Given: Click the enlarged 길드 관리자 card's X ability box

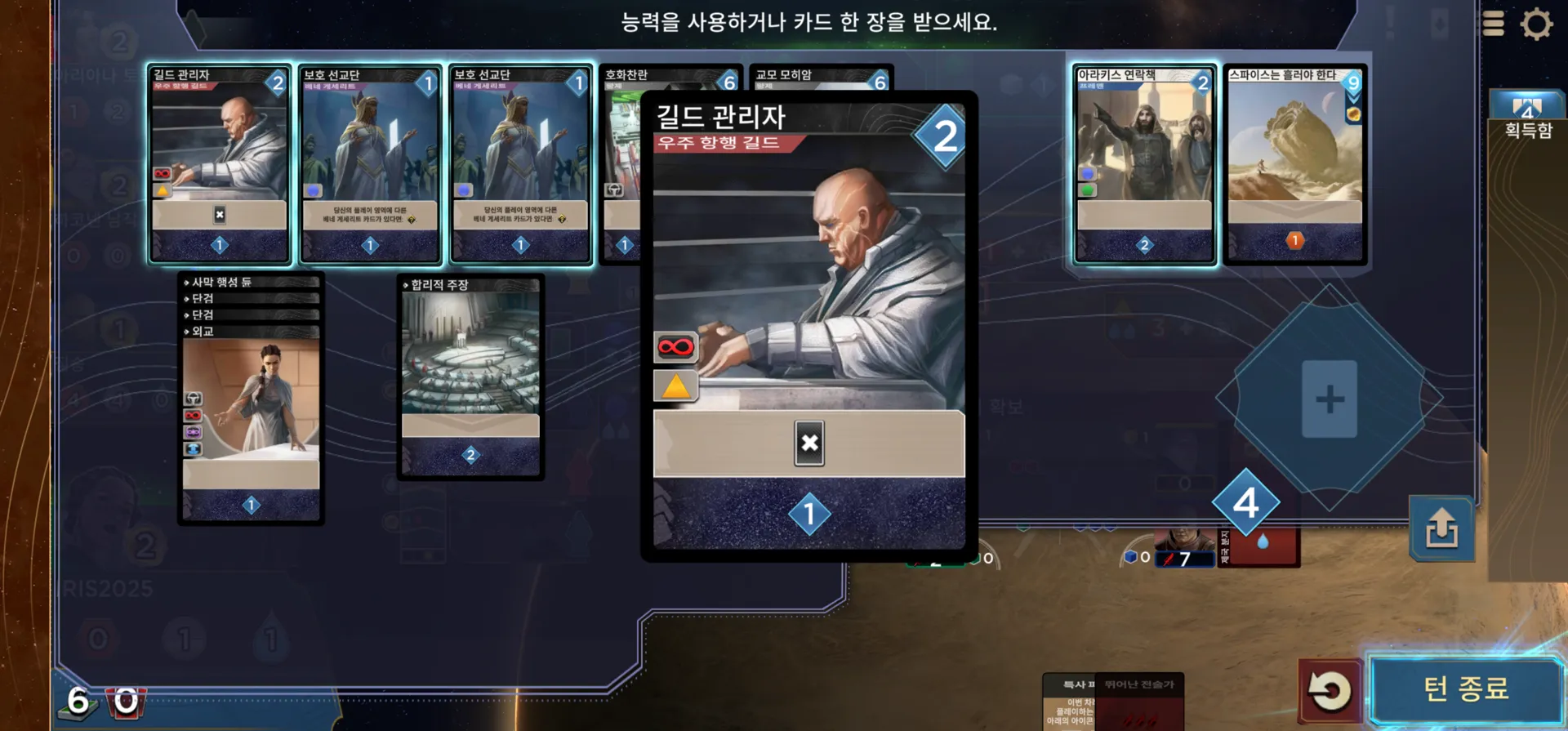Looking at the screenshot, I should click(808, 443).
